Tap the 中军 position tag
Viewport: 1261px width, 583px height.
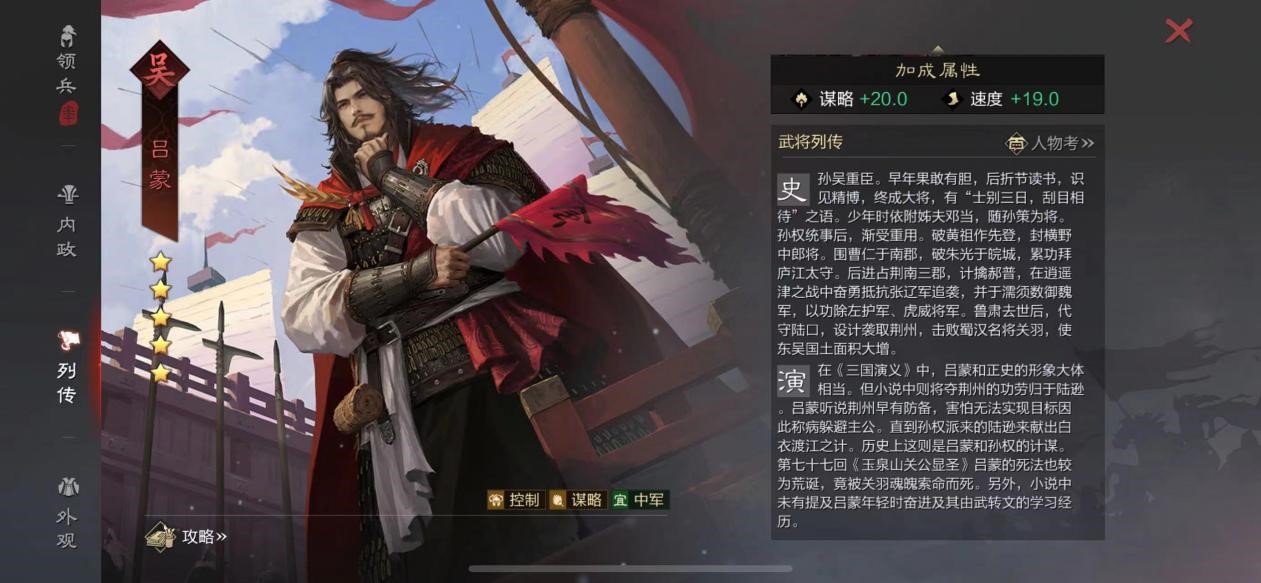pos(640,500)
